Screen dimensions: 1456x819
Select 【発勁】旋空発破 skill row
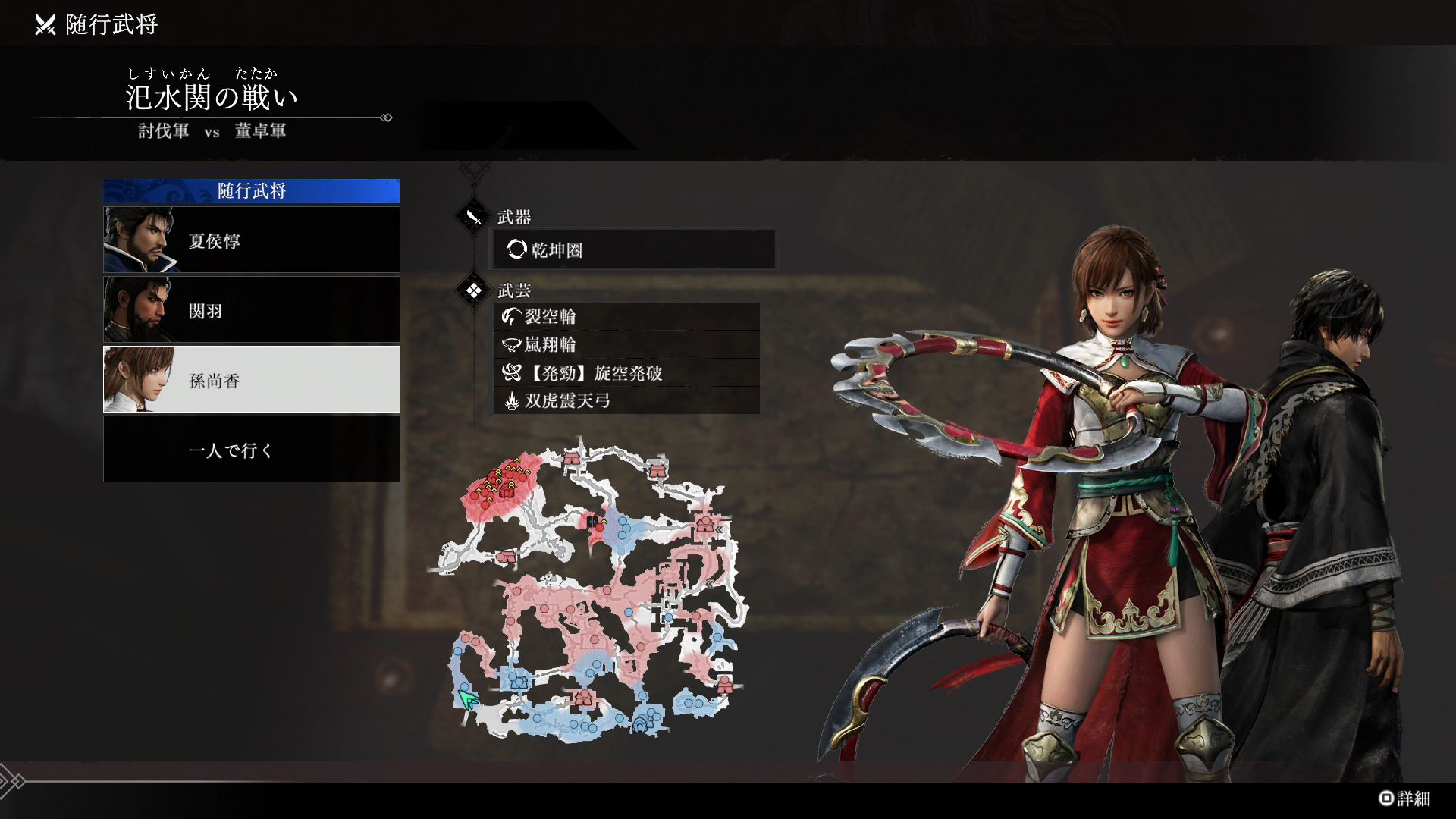[x=626, y=372]
